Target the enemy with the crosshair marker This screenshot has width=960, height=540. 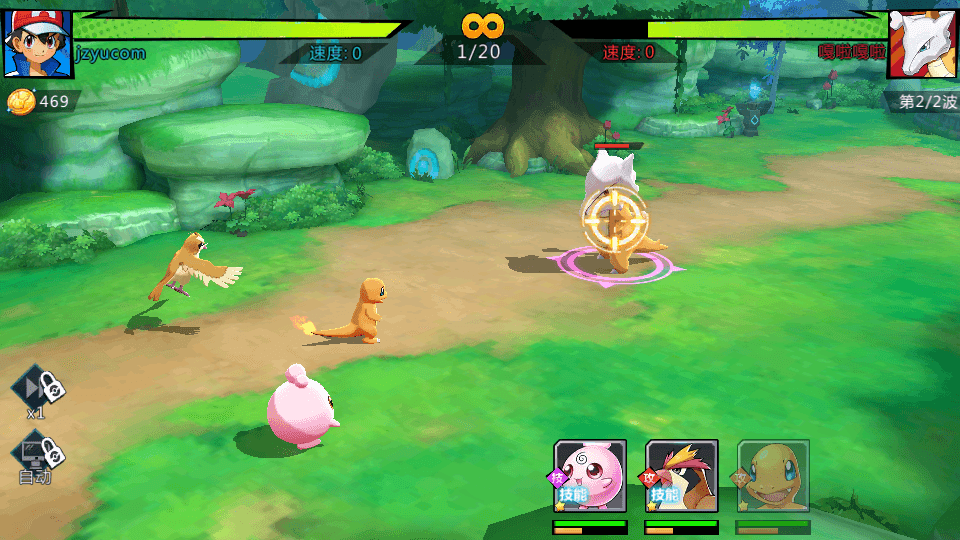[614, 220]
